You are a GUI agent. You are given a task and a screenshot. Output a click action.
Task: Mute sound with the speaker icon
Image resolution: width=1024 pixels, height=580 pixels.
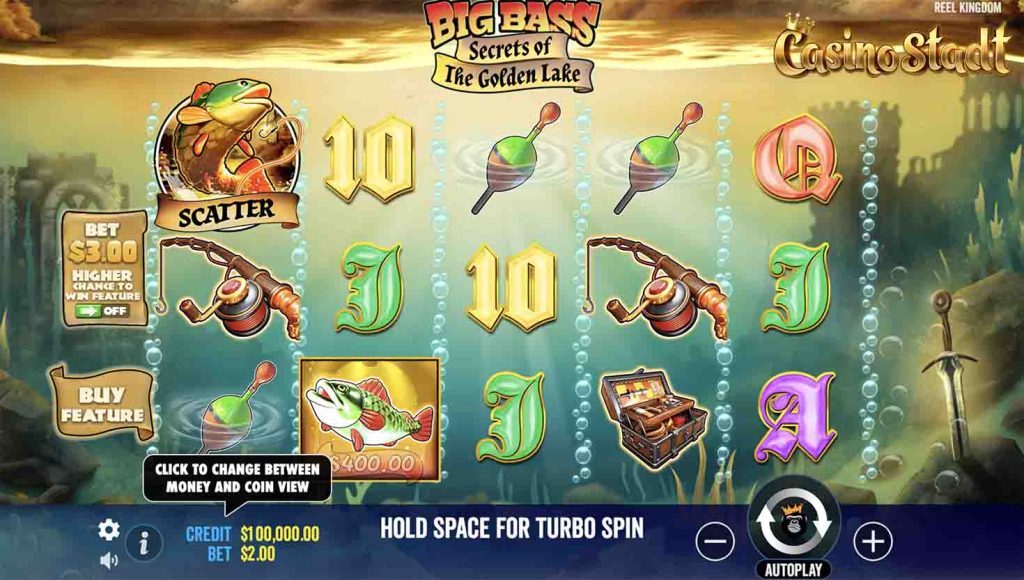(x=109, y=560)
